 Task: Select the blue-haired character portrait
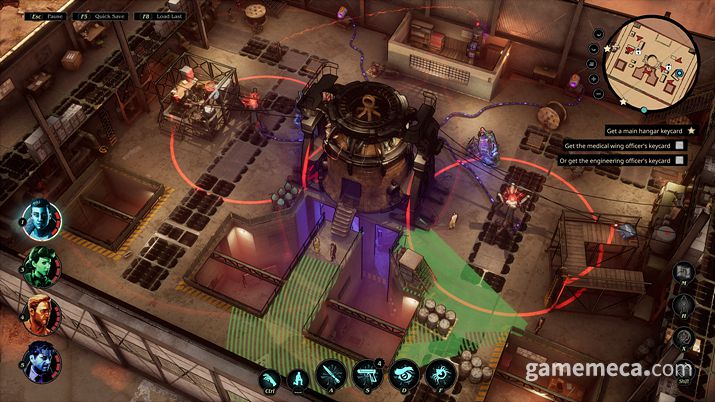coord(41,221)
